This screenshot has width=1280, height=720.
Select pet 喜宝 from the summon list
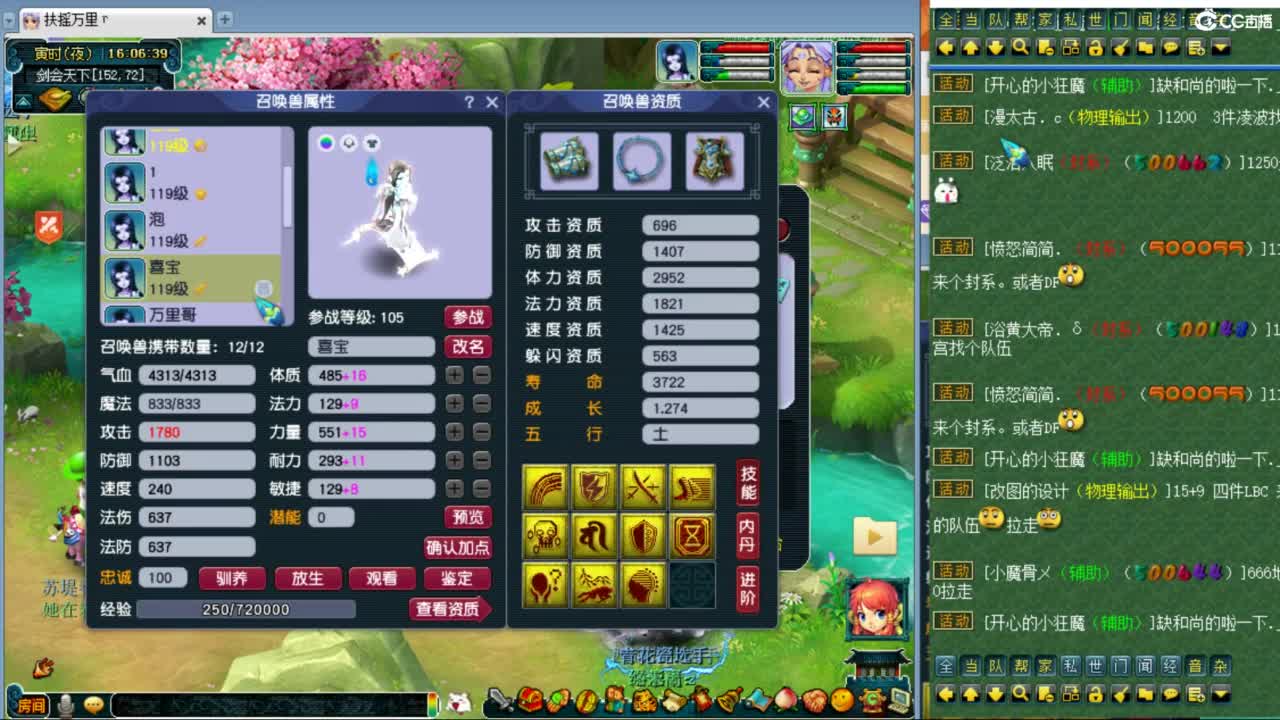click(x=170, y=275)
